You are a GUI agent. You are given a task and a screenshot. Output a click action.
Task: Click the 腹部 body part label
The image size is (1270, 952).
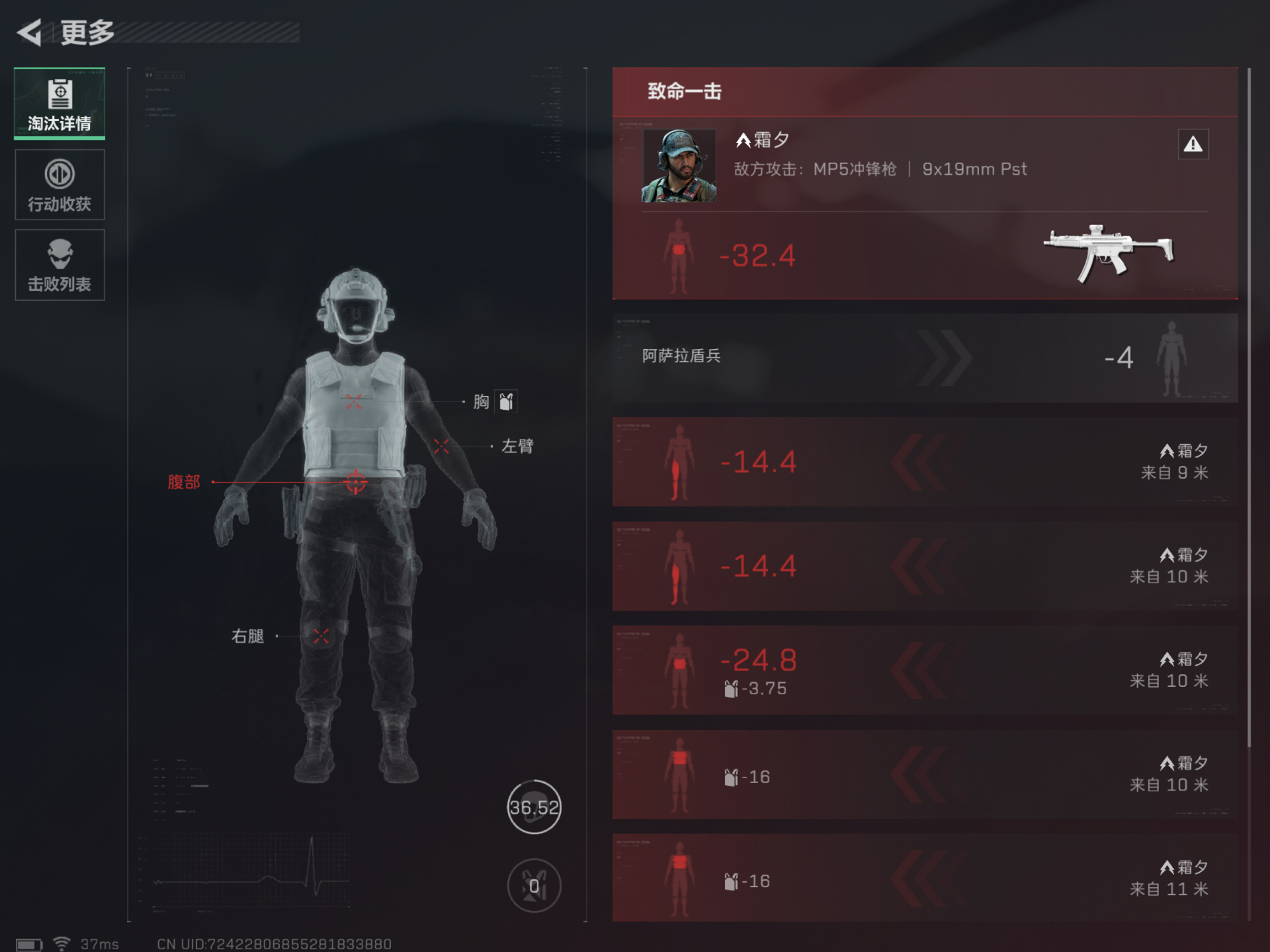click(183, 482)
